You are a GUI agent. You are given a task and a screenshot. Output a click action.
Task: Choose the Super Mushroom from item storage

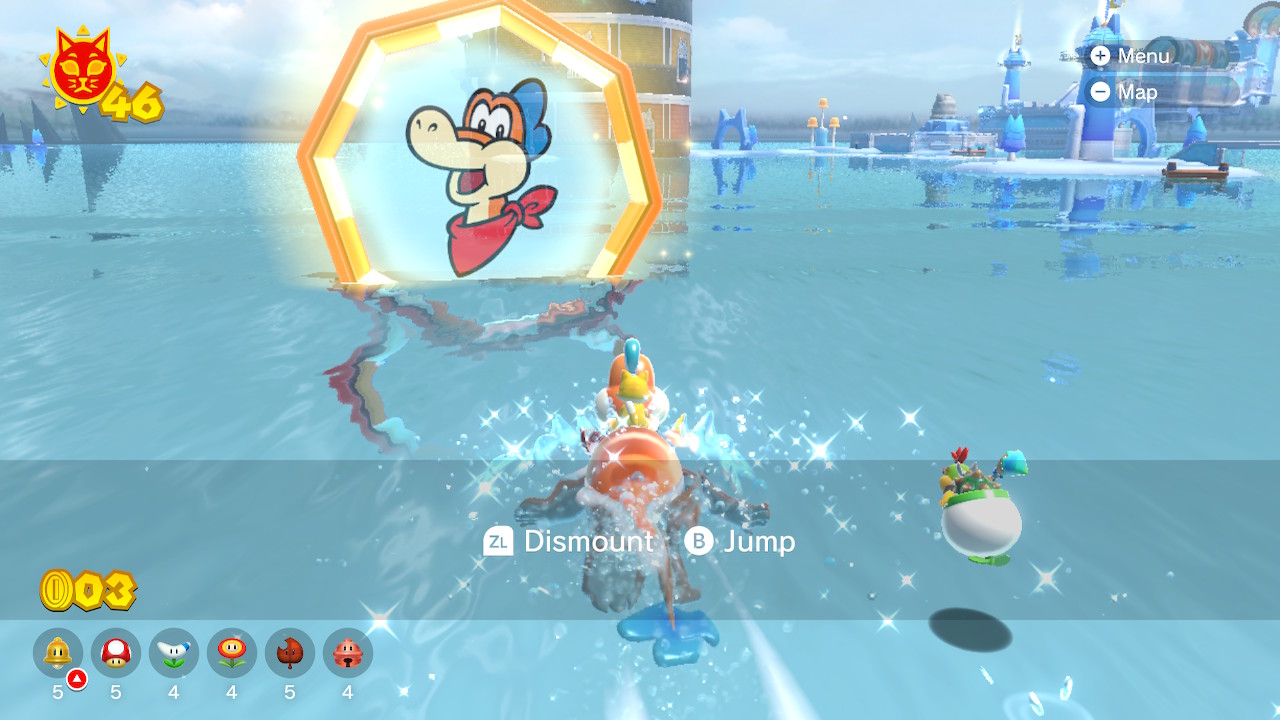pos(116,653)
